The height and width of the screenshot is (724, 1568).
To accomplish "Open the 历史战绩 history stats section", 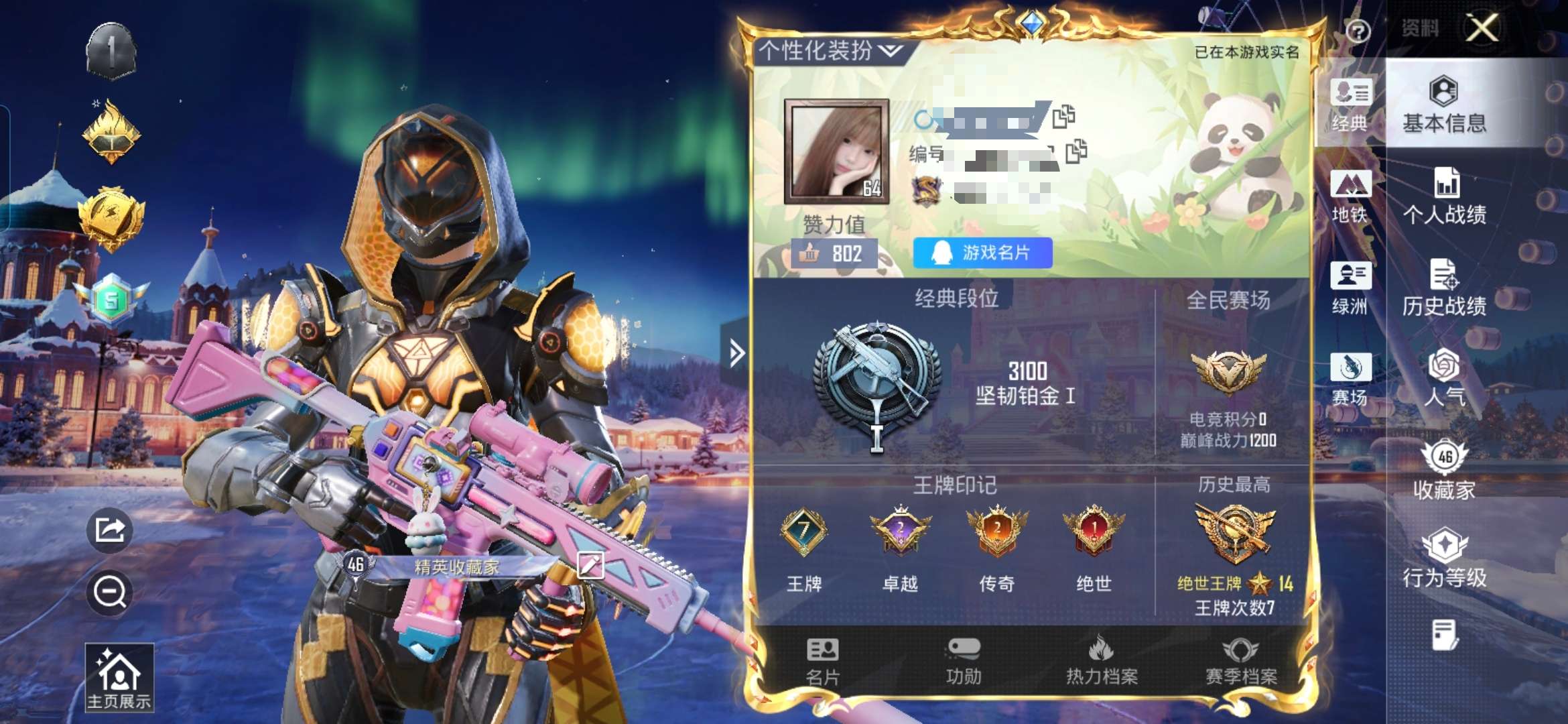I will (x=1444, y=292).
